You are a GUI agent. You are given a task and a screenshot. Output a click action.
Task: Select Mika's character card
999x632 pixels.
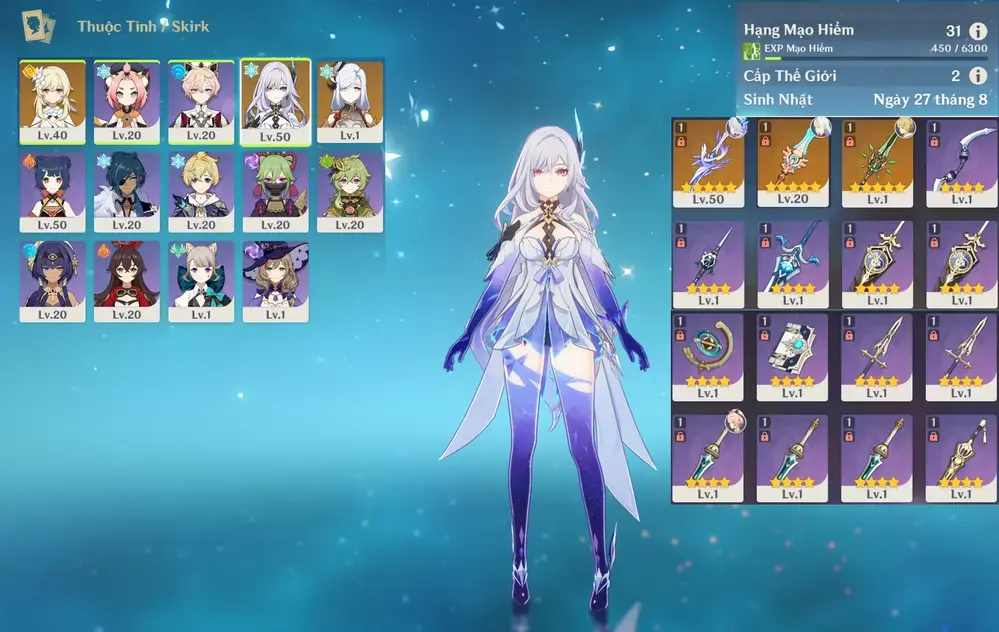tap(201, 192)
